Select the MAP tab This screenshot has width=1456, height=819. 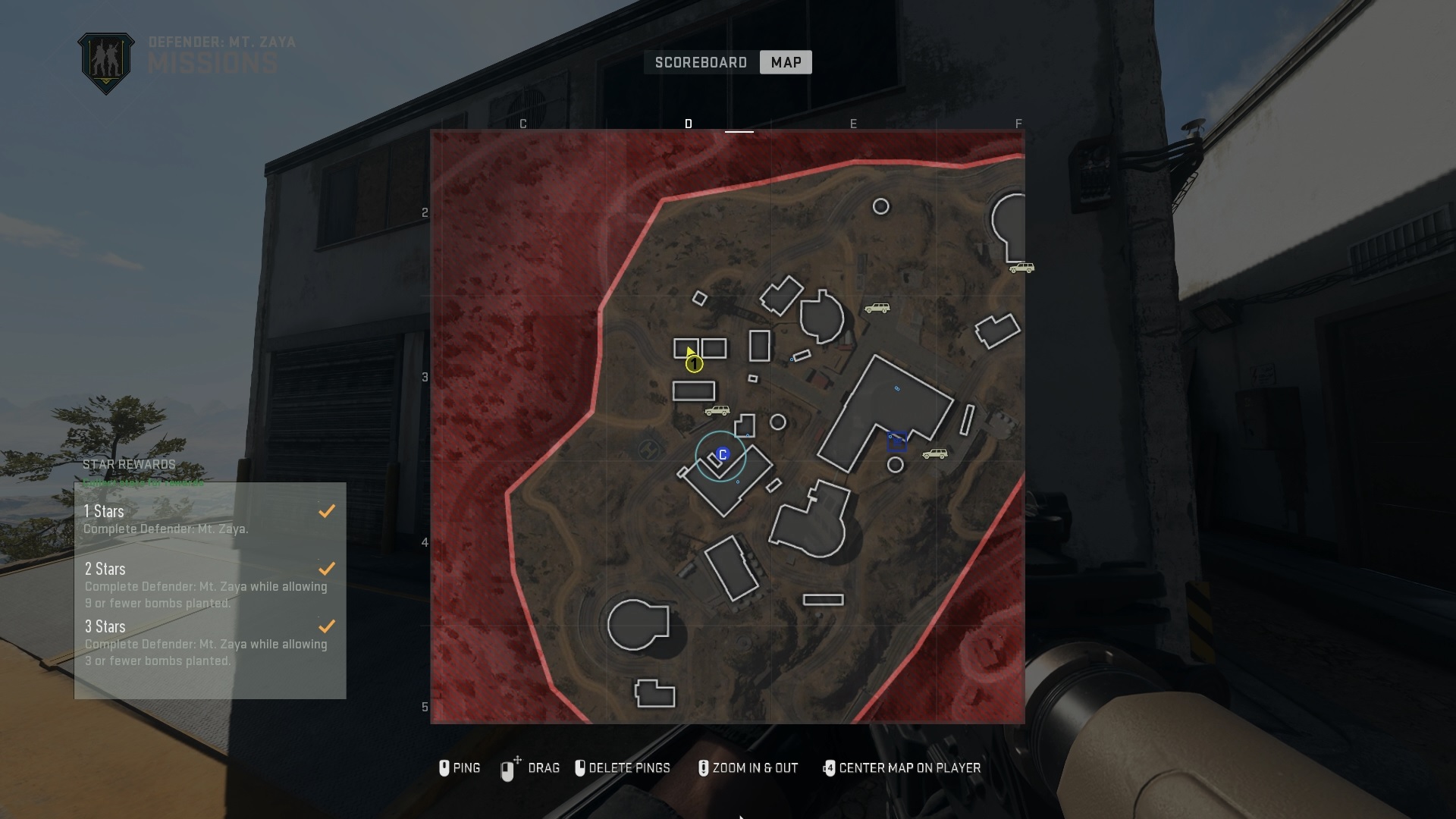coord(785,62)
